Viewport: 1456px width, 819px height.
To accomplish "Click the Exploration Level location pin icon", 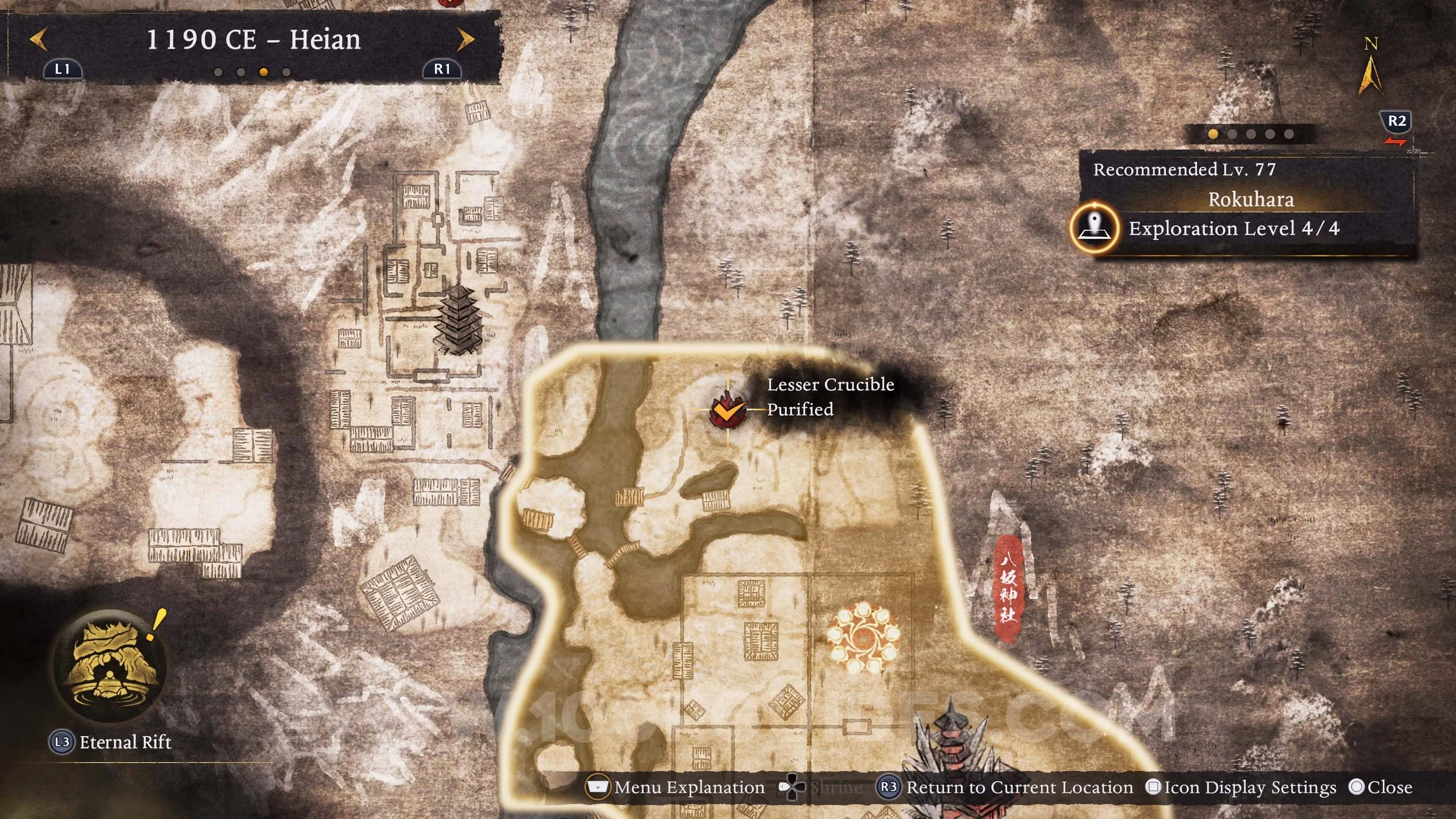I will (x=1094, y=228).
